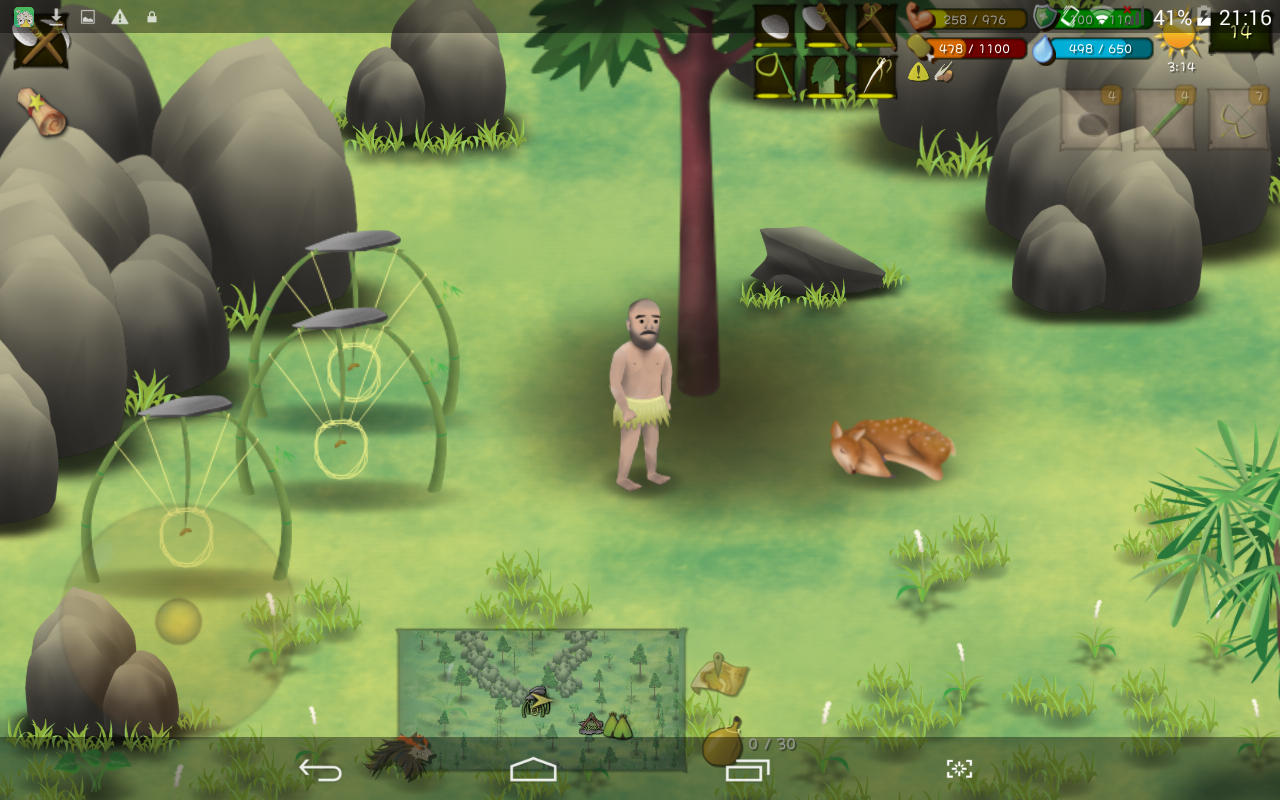Tap the Android home navigation button
The image size is (1280, 800).
[x=533, y=769]
